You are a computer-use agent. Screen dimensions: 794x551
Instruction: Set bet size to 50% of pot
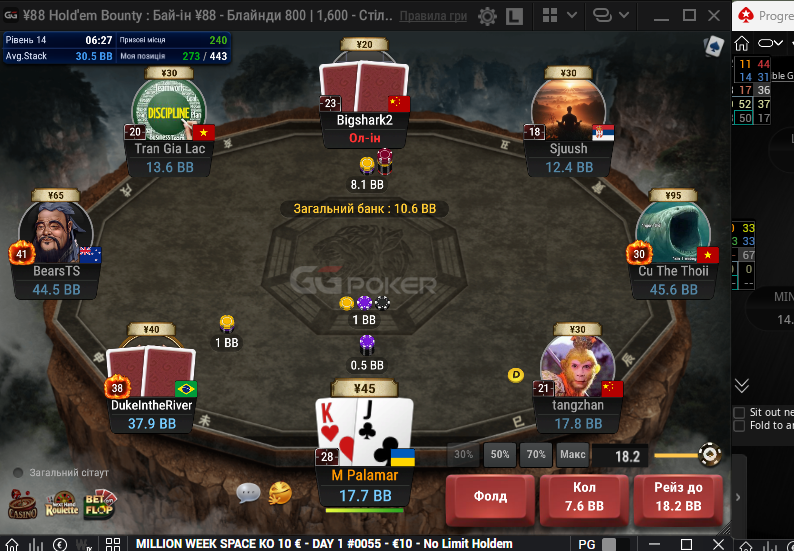click(500, 455)
